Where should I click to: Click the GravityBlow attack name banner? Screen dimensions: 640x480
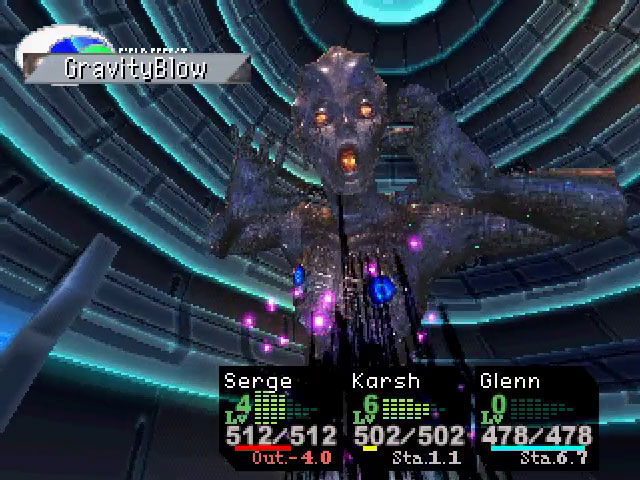[137, 70]
